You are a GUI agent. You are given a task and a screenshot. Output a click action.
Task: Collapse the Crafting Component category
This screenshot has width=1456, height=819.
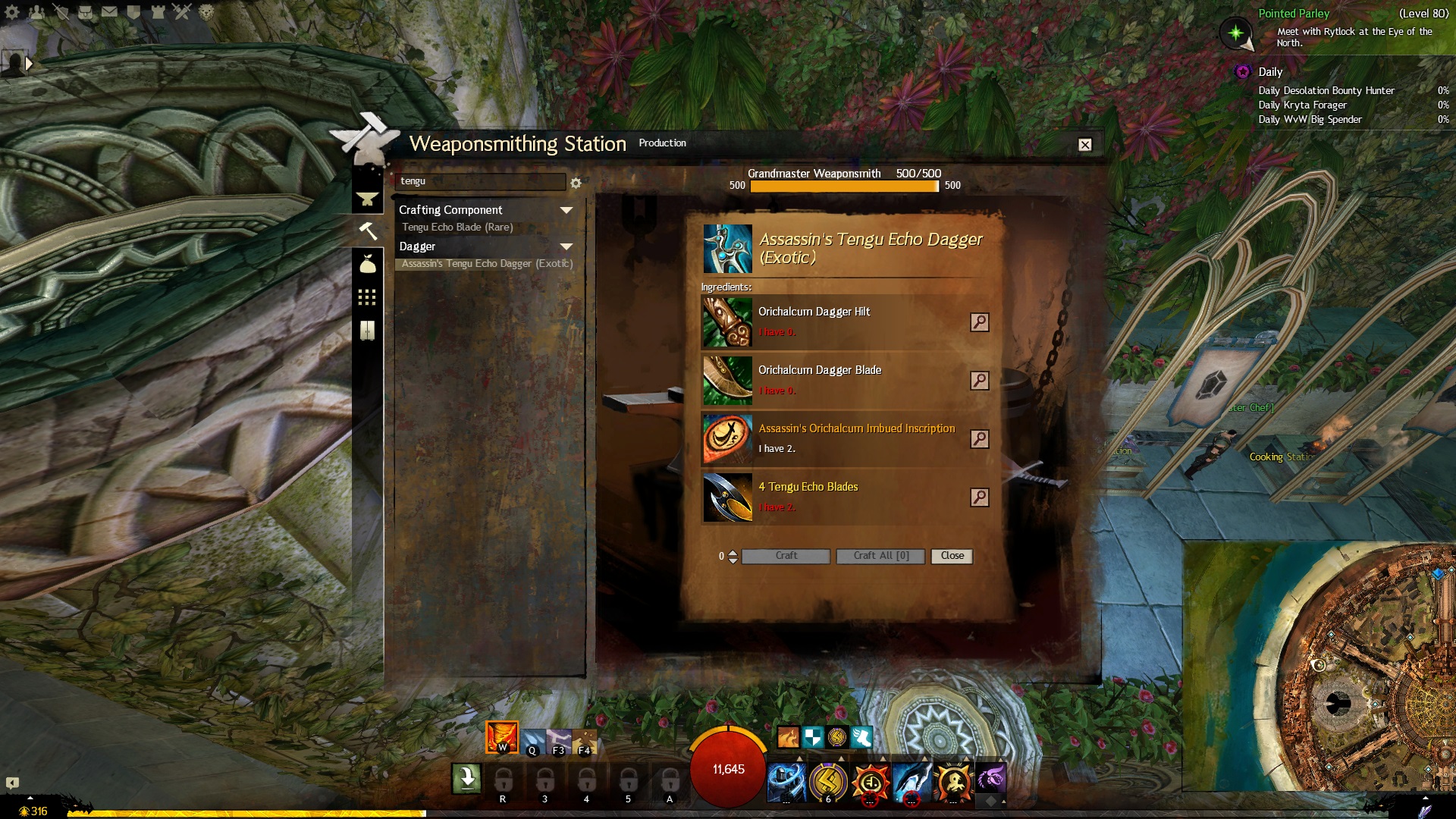click(566, 210)
